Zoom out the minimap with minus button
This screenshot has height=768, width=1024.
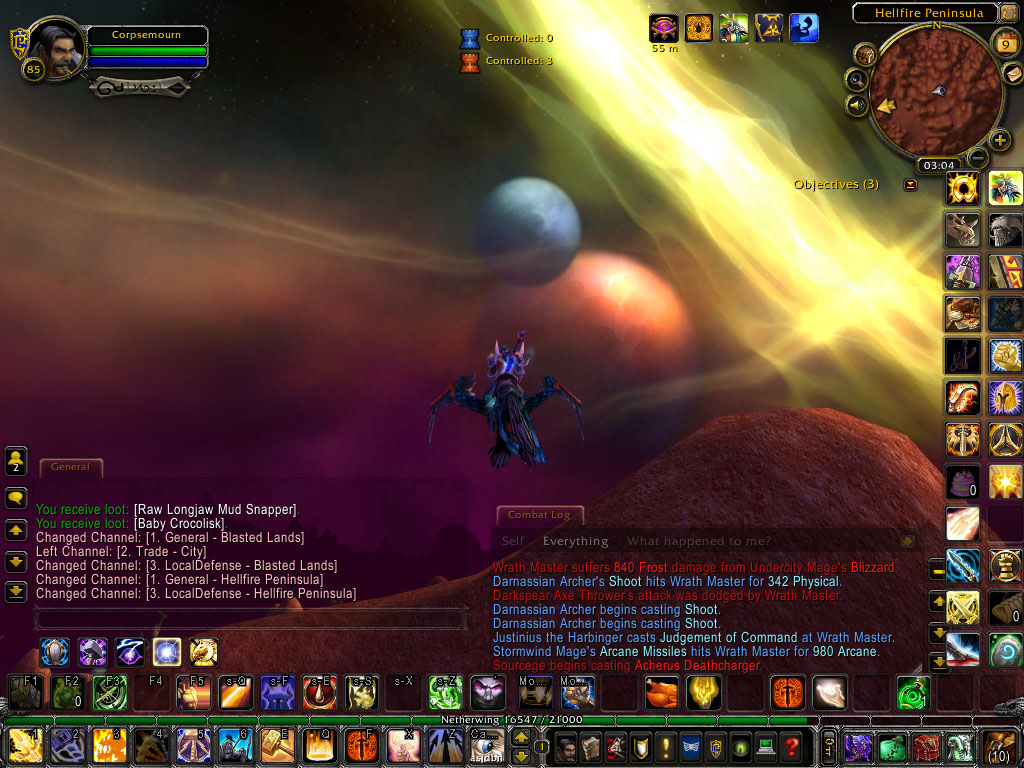point(978,157)
